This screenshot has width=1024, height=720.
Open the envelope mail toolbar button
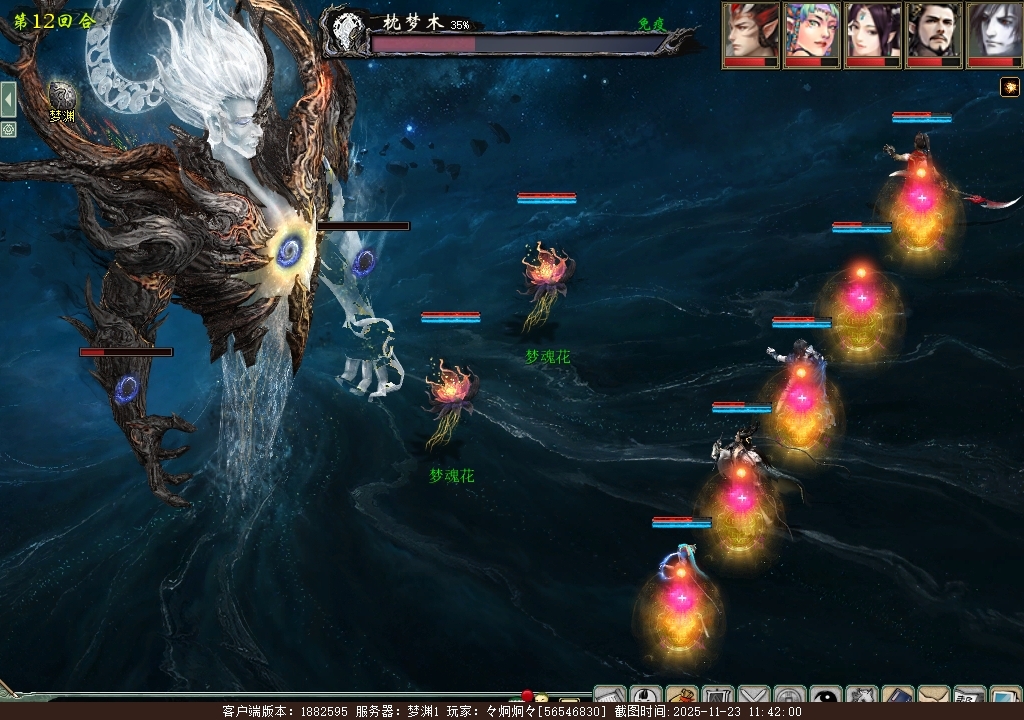933,699
